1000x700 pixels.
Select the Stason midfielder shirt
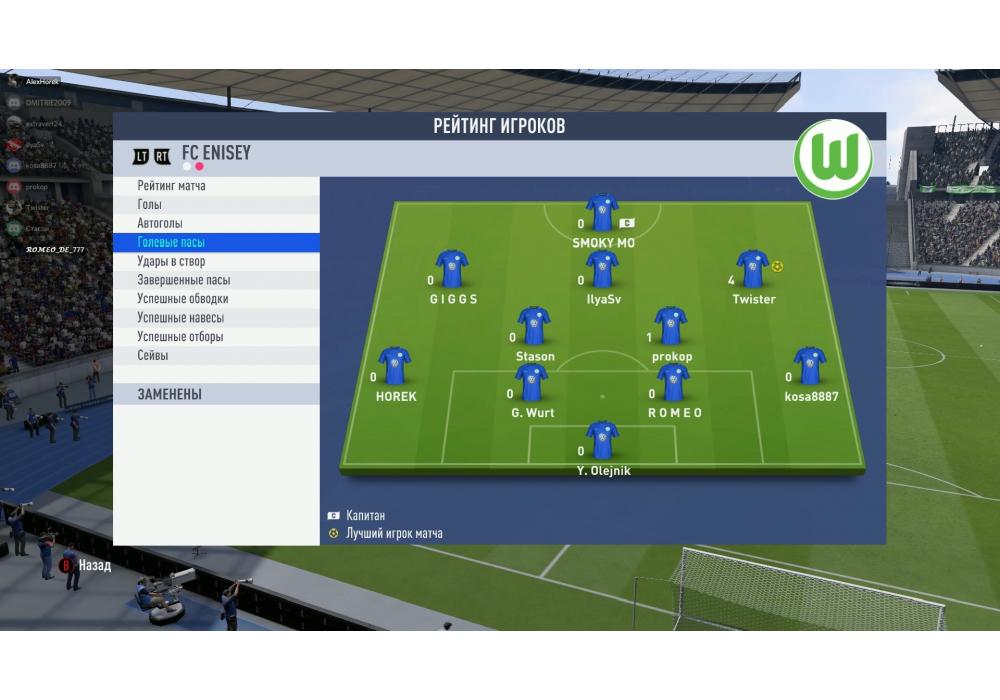(x=534, y=326)
